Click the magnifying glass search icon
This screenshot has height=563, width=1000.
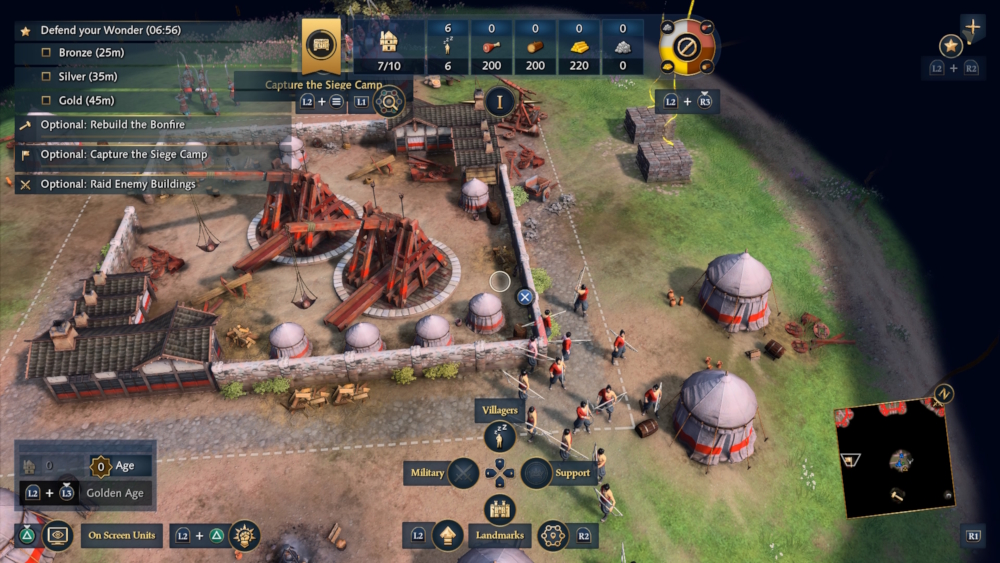pos(388,99)
